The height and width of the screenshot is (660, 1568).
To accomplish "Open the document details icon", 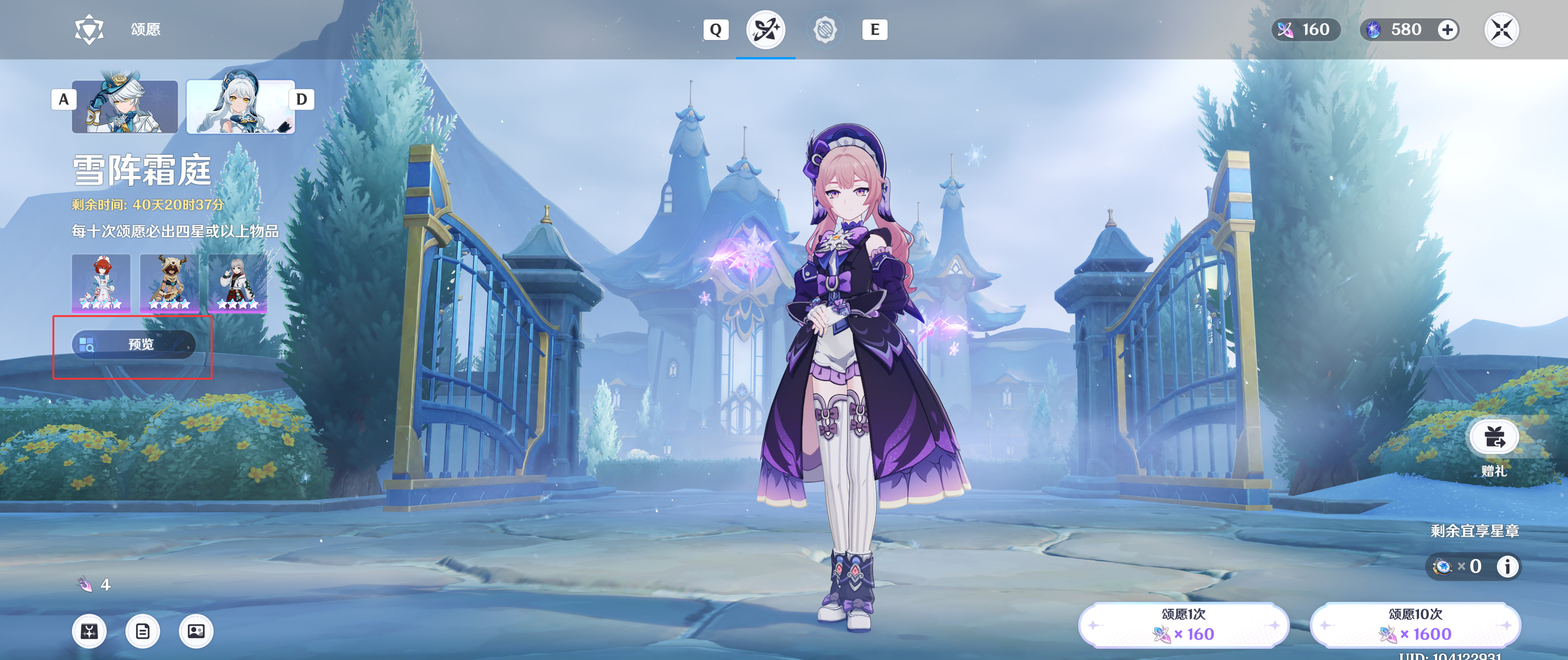I will point(143,631).
